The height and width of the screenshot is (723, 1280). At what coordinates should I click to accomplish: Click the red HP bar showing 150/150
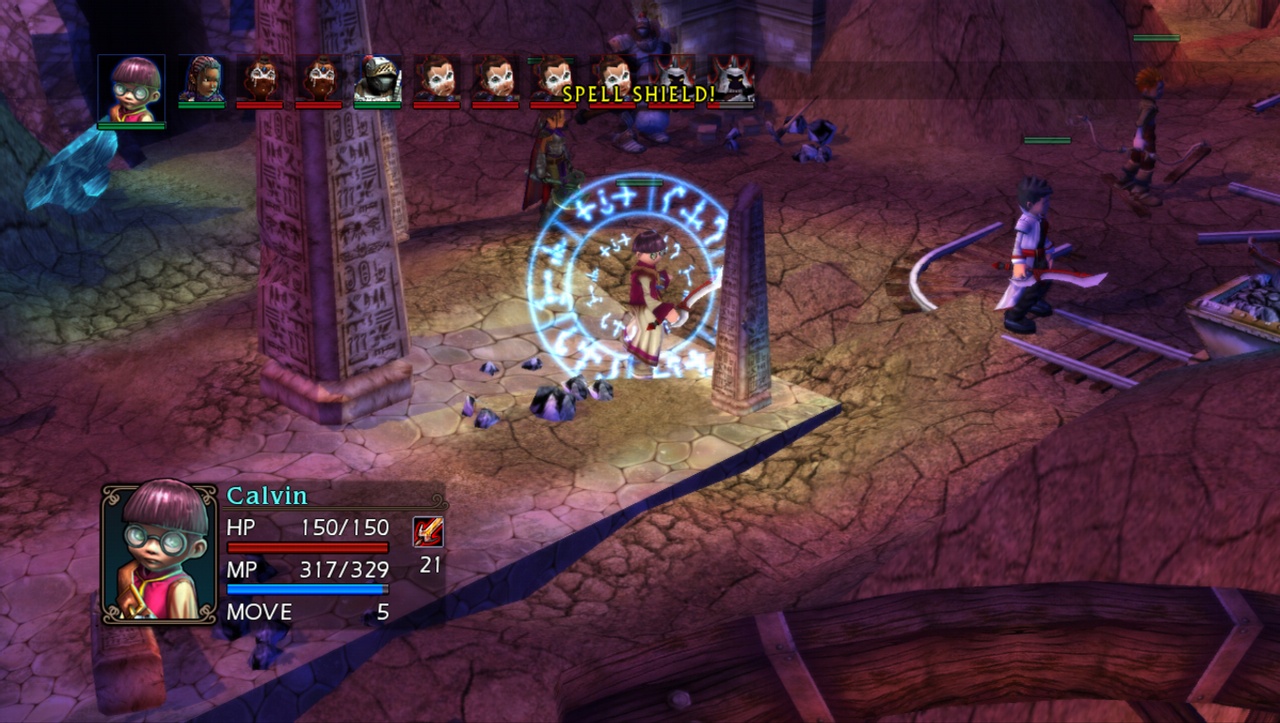(310, 545)
